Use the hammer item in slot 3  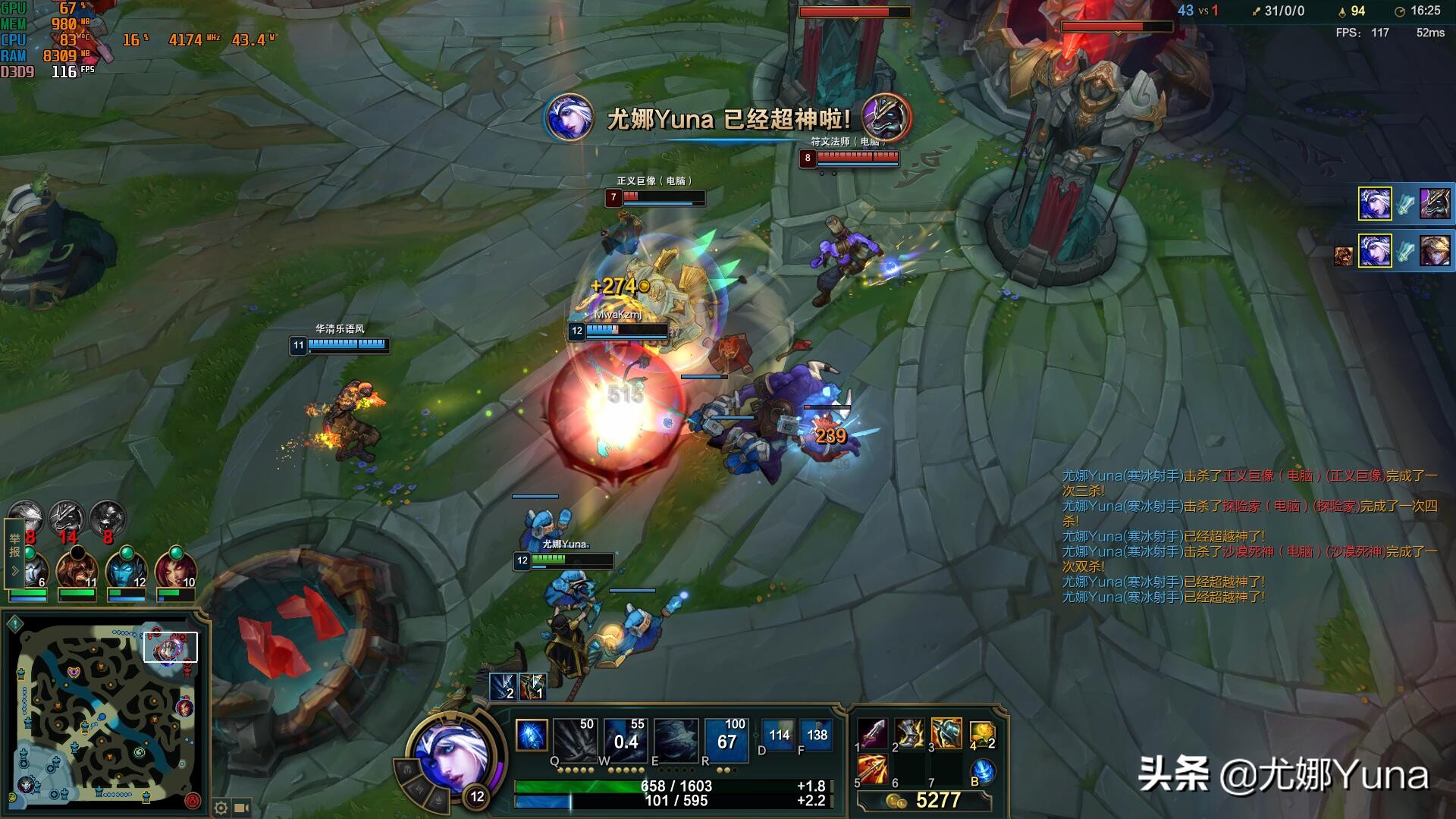946,733
